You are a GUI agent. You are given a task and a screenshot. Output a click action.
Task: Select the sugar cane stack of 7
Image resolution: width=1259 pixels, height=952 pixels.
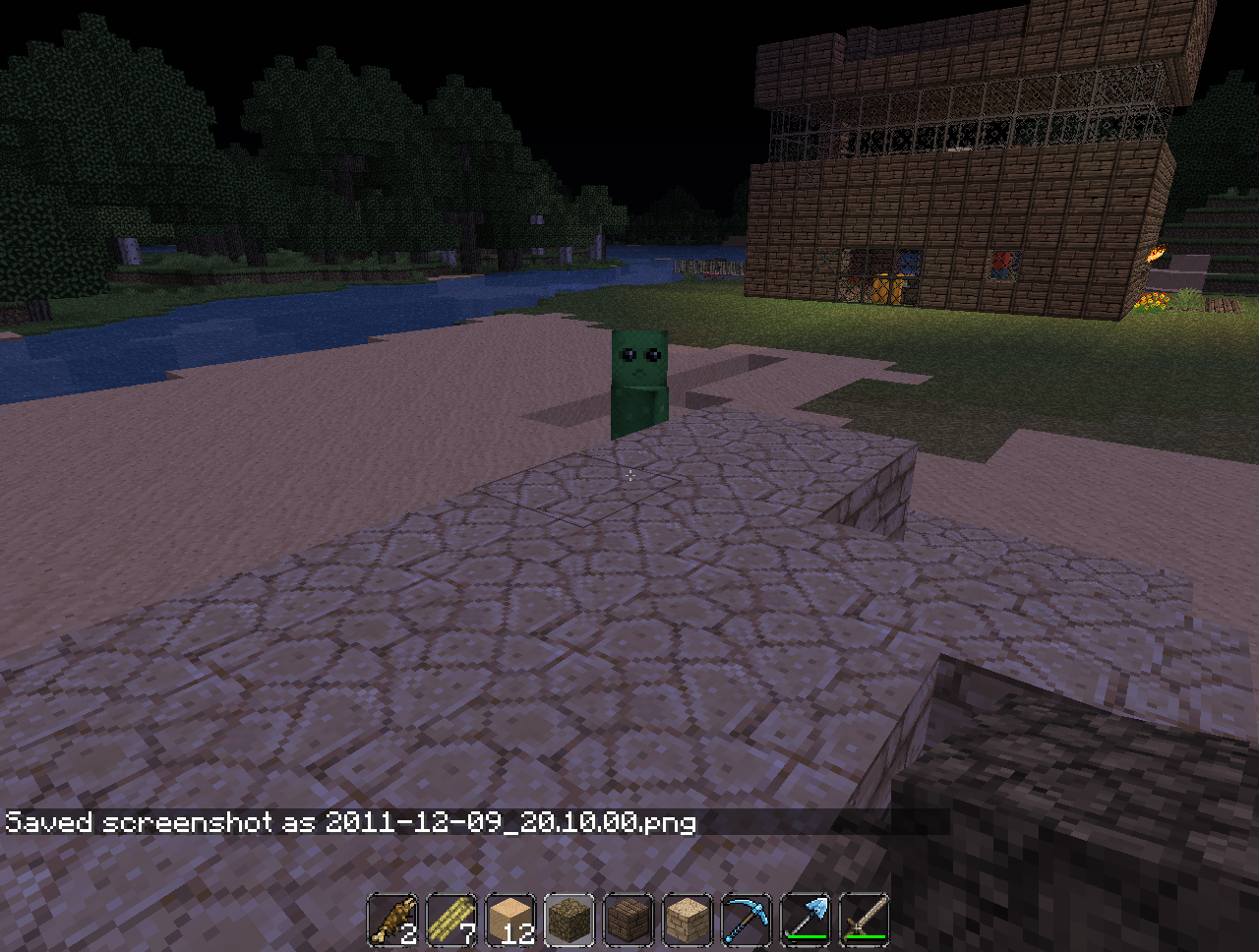[x=451, y=921]
